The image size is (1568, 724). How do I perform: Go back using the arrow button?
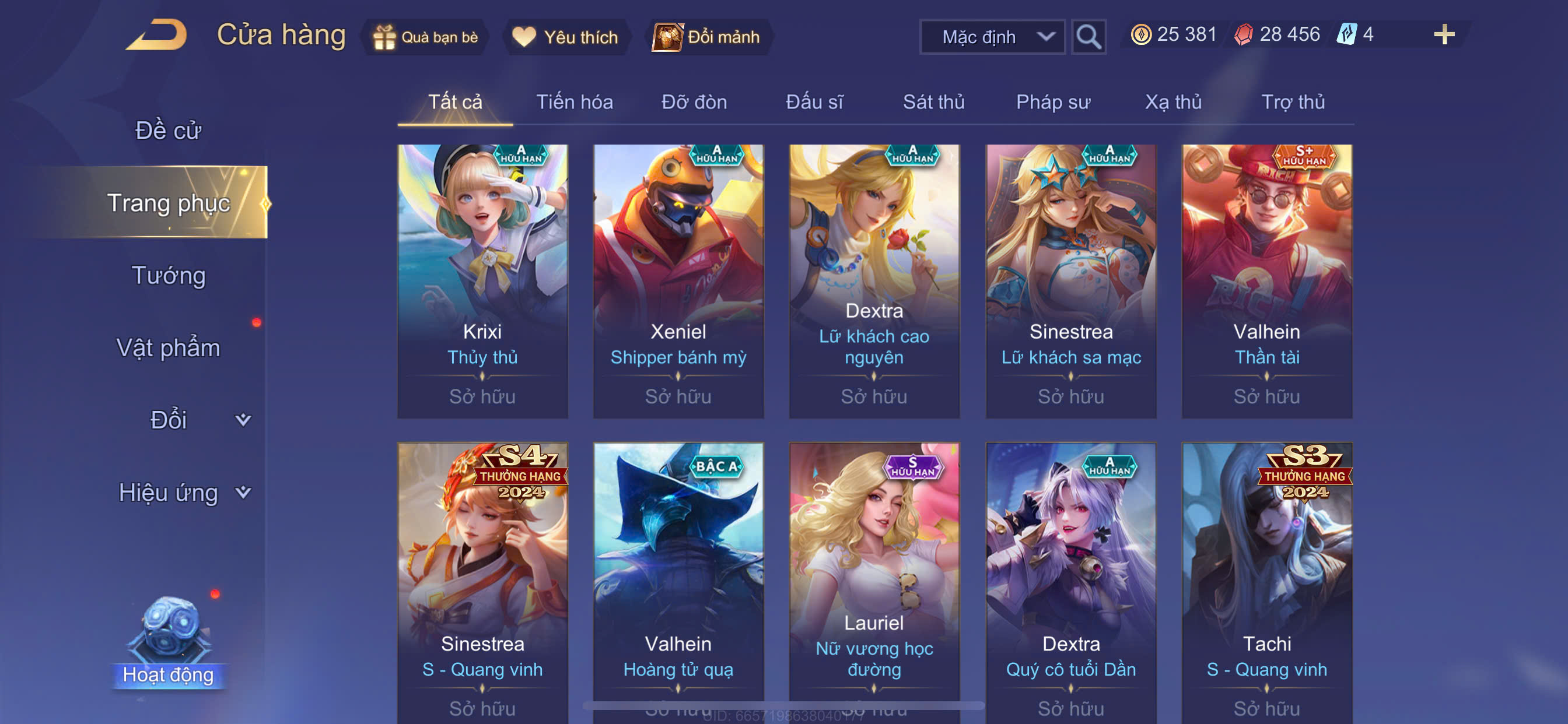[x=156, y=34]
